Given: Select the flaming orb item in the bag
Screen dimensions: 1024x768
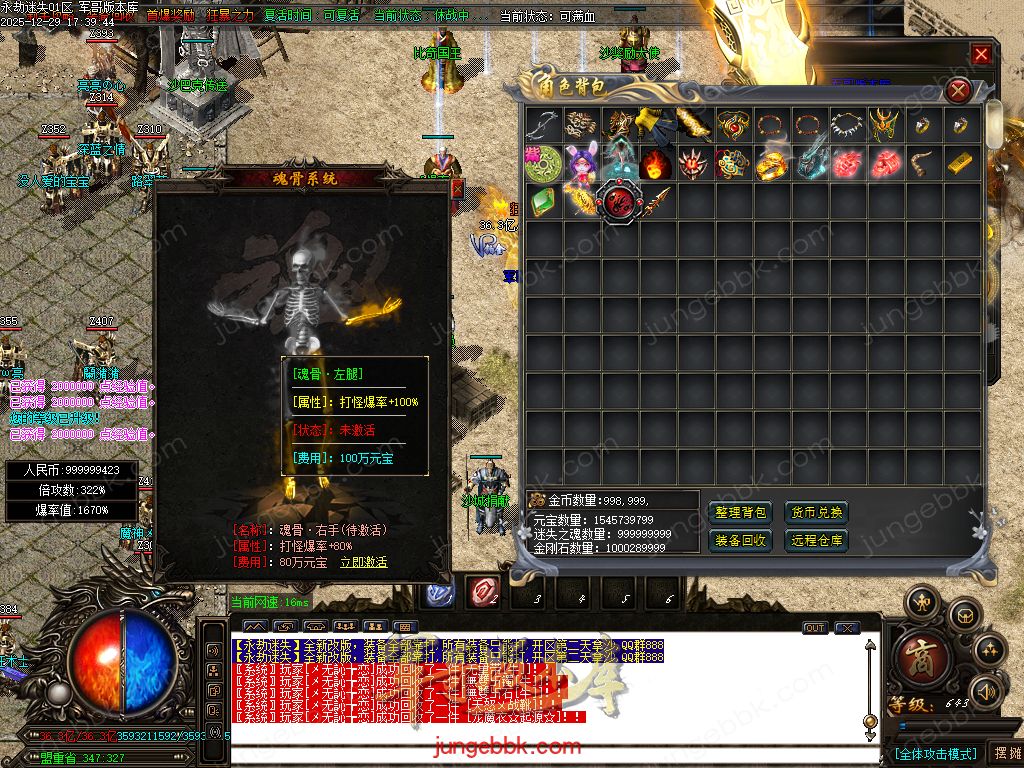Looking at the screenshot, I should (x=656, y=162).
